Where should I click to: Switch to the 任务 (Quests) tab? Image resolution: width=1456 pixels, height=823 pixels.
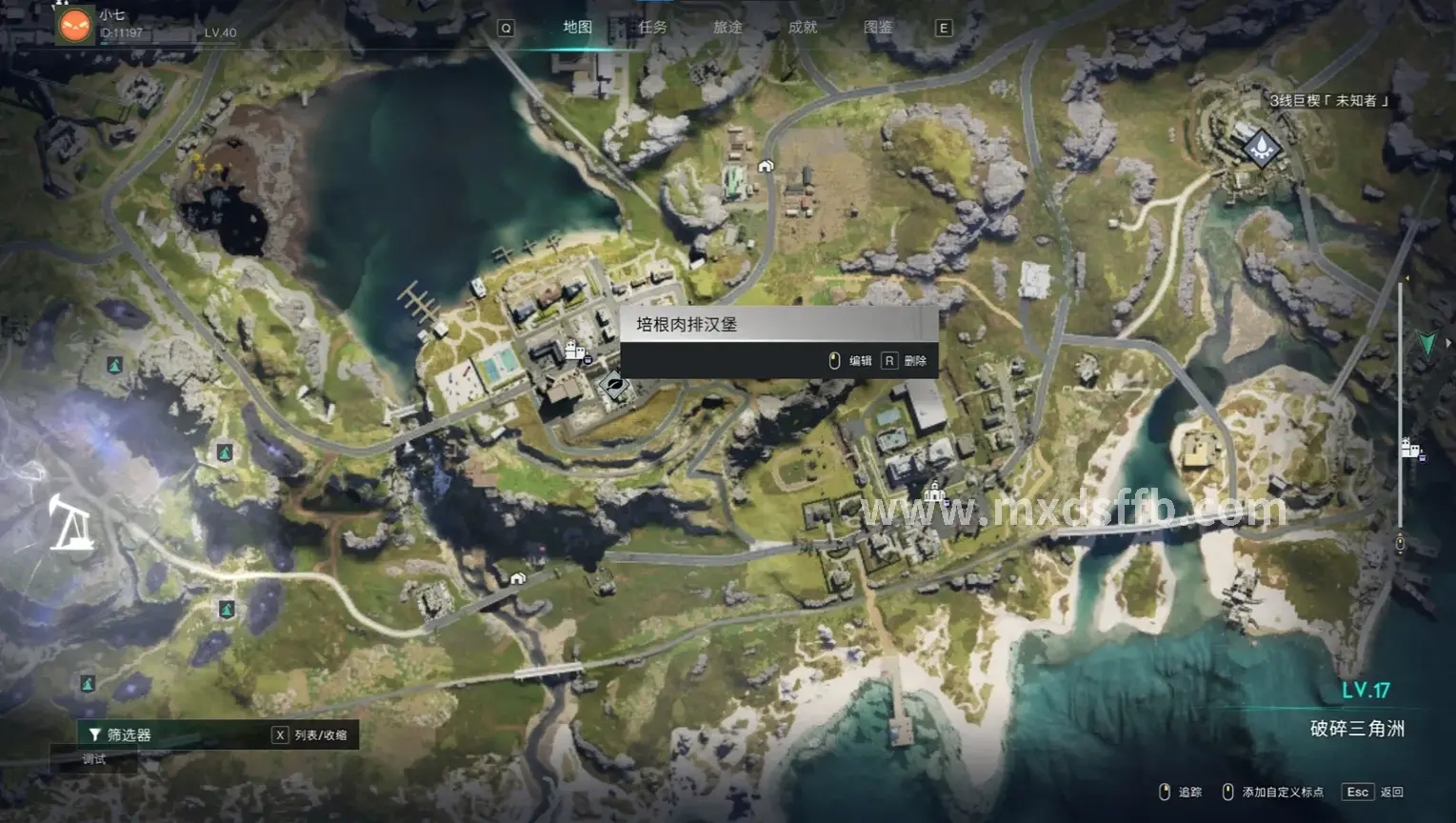coord(652,28)
